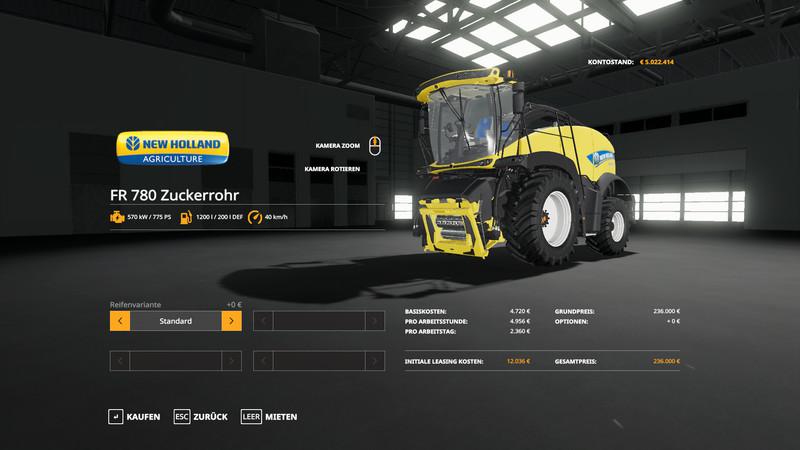The width and height of the screenshot is (800, 450).
Task: Buy the harvester with Kaufen
Action: click(134, 416)
